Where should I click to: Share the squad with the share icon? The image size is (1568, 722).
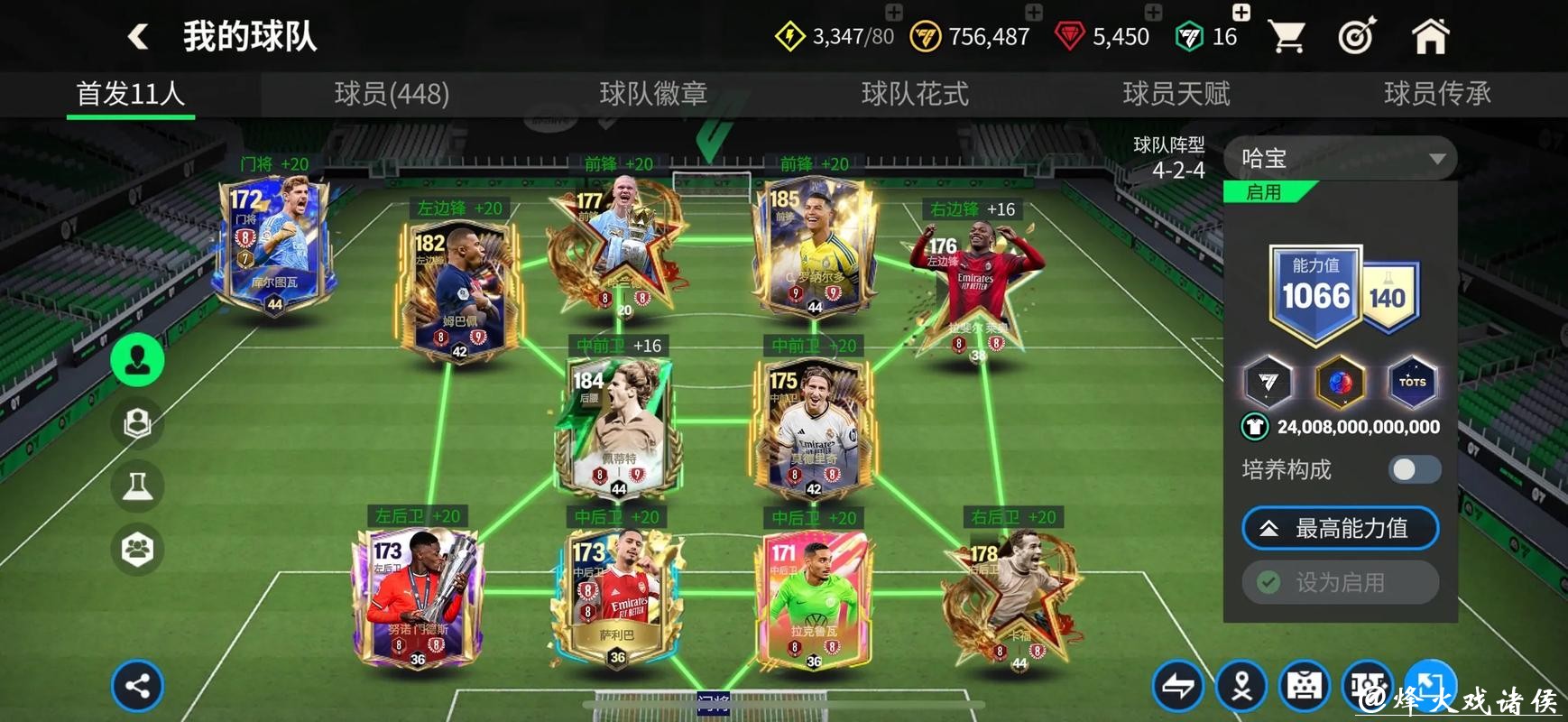click(137, 687)
